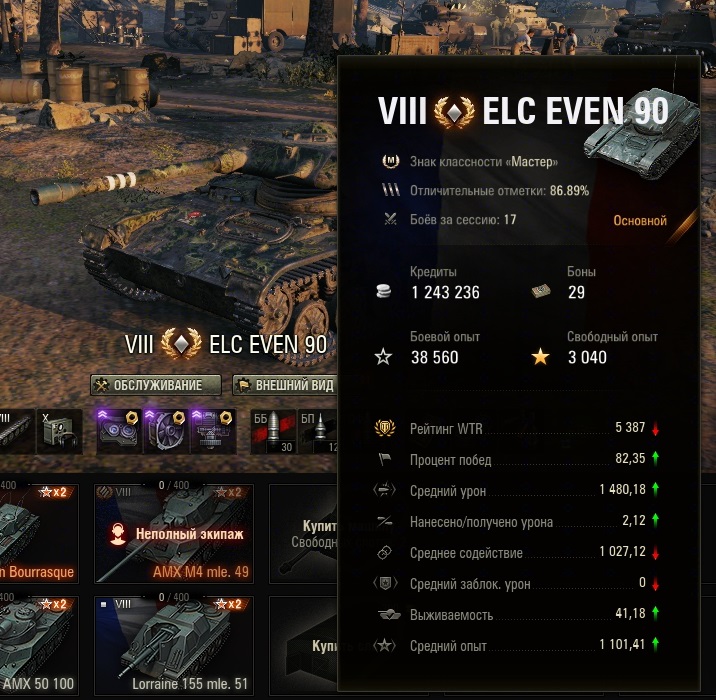Open the radio module slot
Image resolution: width=716 pixels, height=700 pixels.
[x=60, y=431]
